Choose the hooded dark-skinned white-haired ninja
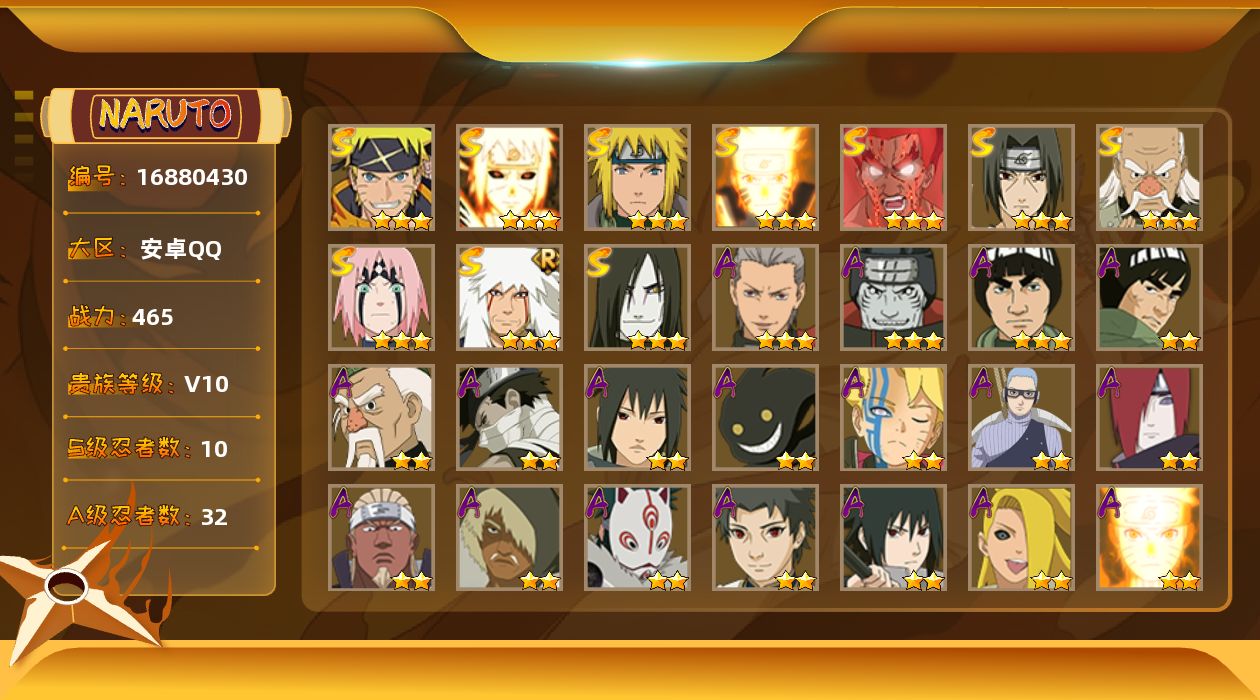 point(509,537)
